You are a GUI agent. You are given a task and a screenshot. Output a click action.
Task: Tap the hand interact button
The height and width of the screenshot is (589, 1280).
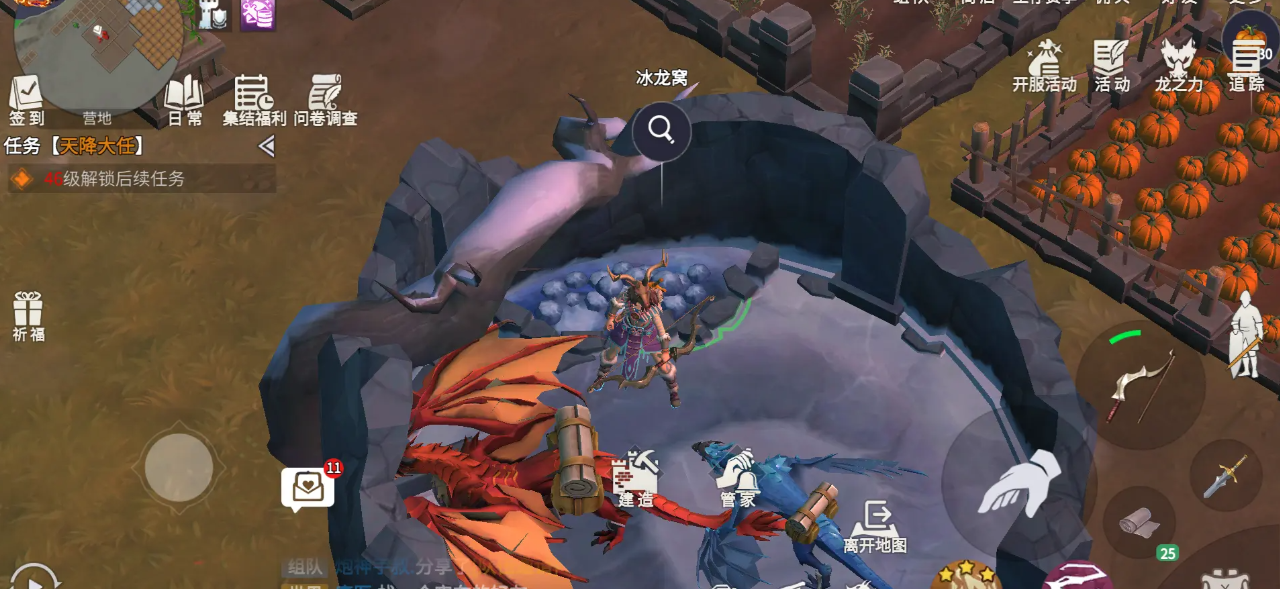[x=1018, y=483]
